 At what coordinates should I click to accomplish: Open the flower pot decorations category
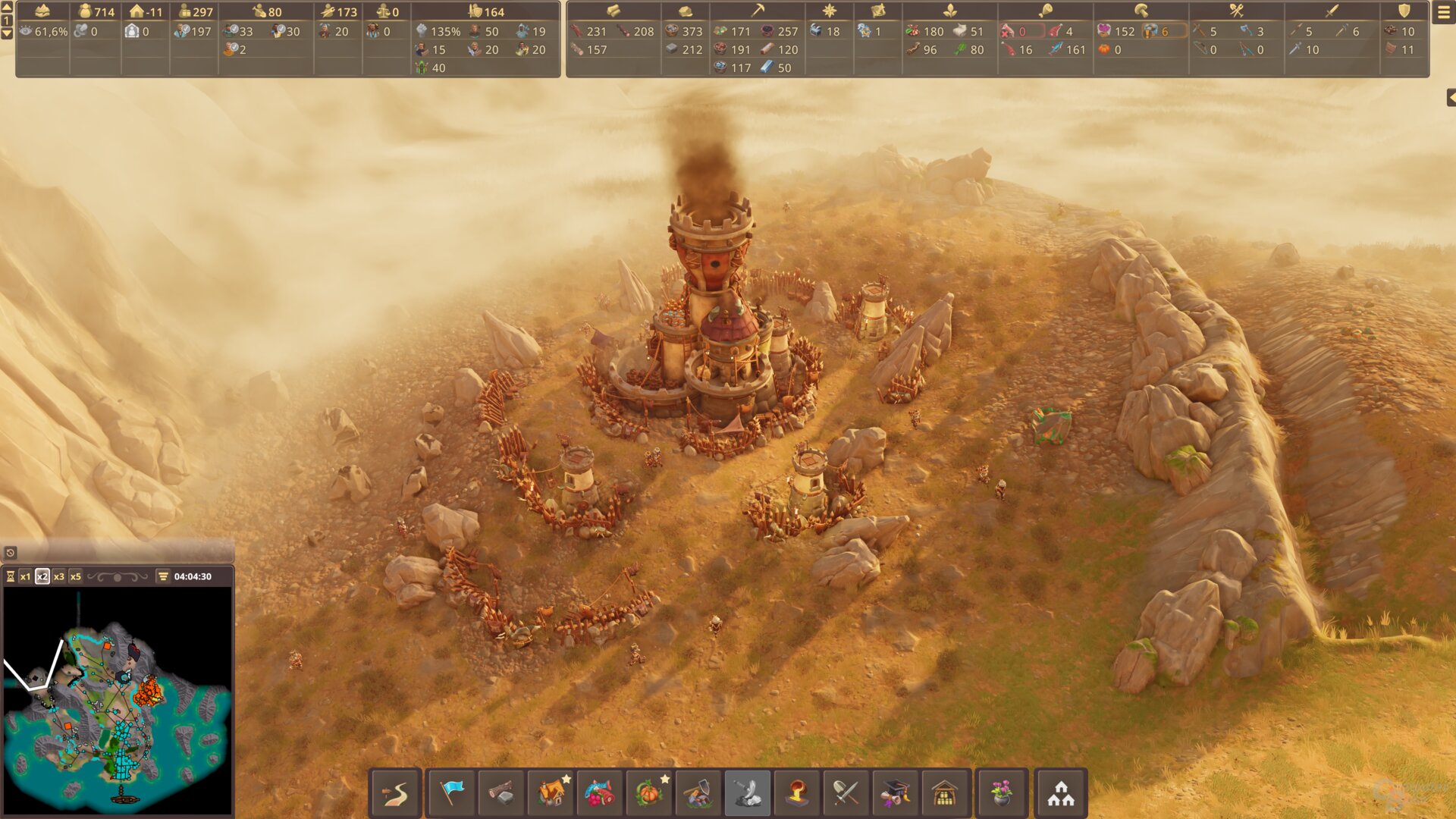pyautogui.click(x=1002, y=793)
